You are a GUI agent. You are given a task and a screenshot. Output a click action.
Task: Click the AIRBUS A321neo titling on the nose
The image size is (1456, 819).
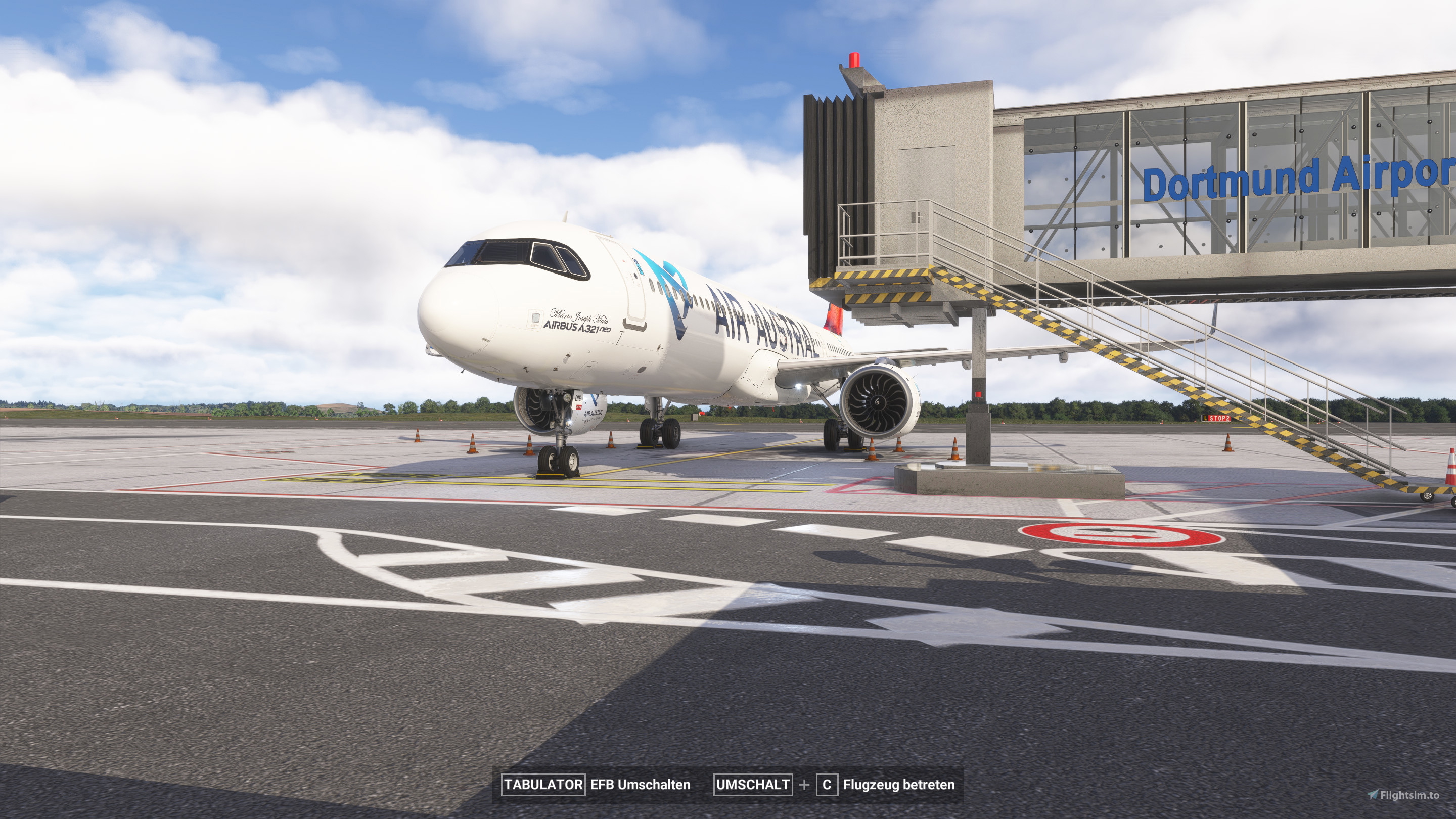(x=578, y=328)
